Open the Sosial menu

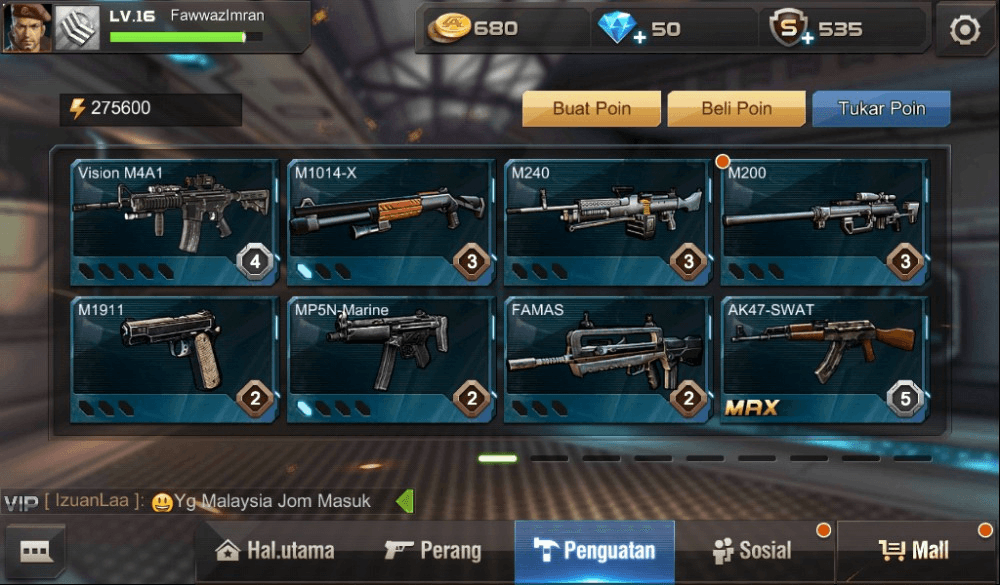(x=752, y=551)
